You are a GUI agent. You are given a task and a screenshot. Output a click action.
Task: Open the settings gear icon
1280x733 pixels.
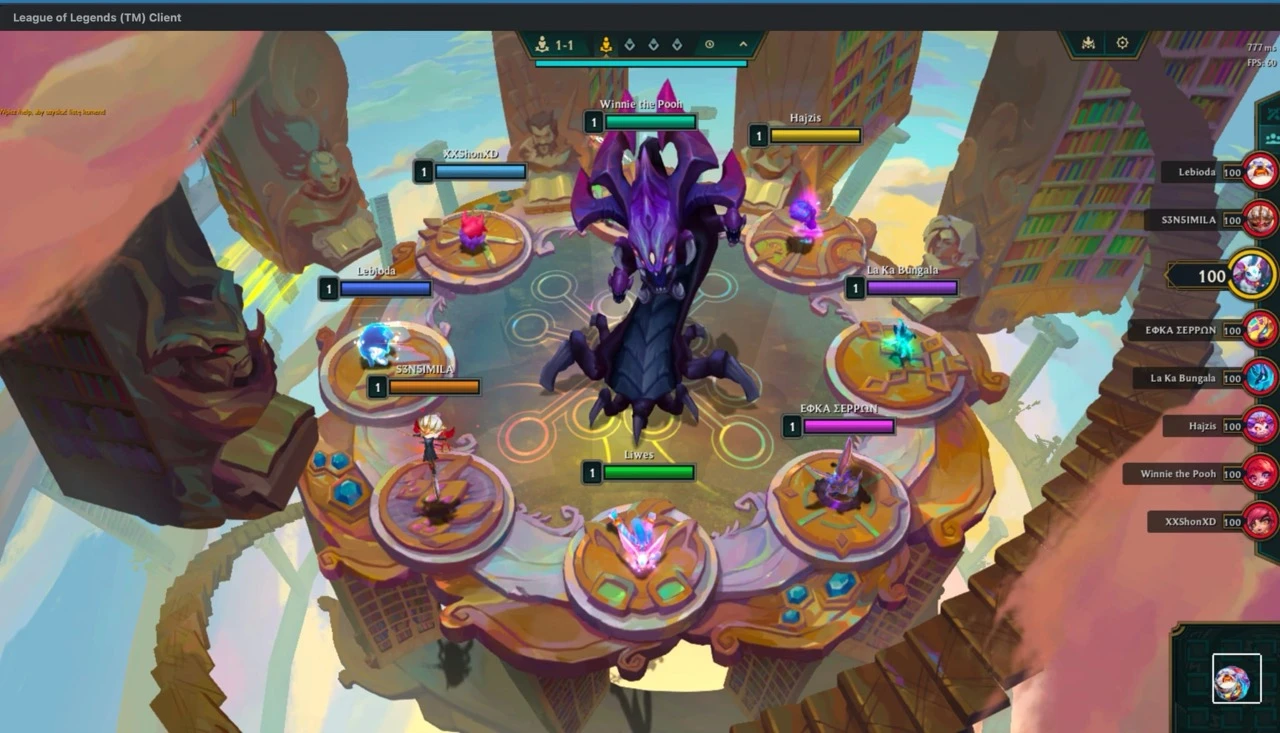1122,43
